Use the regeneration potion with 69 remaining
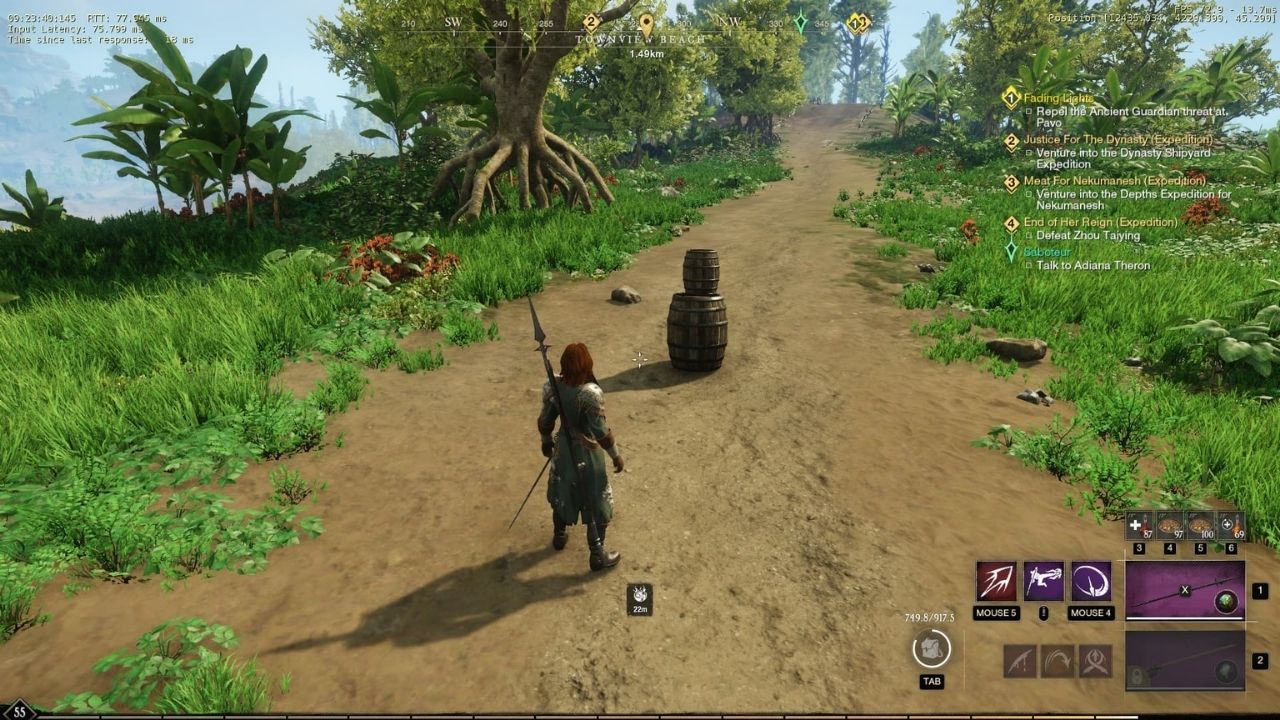The image size is (1280, 720). pos(1230,525)
